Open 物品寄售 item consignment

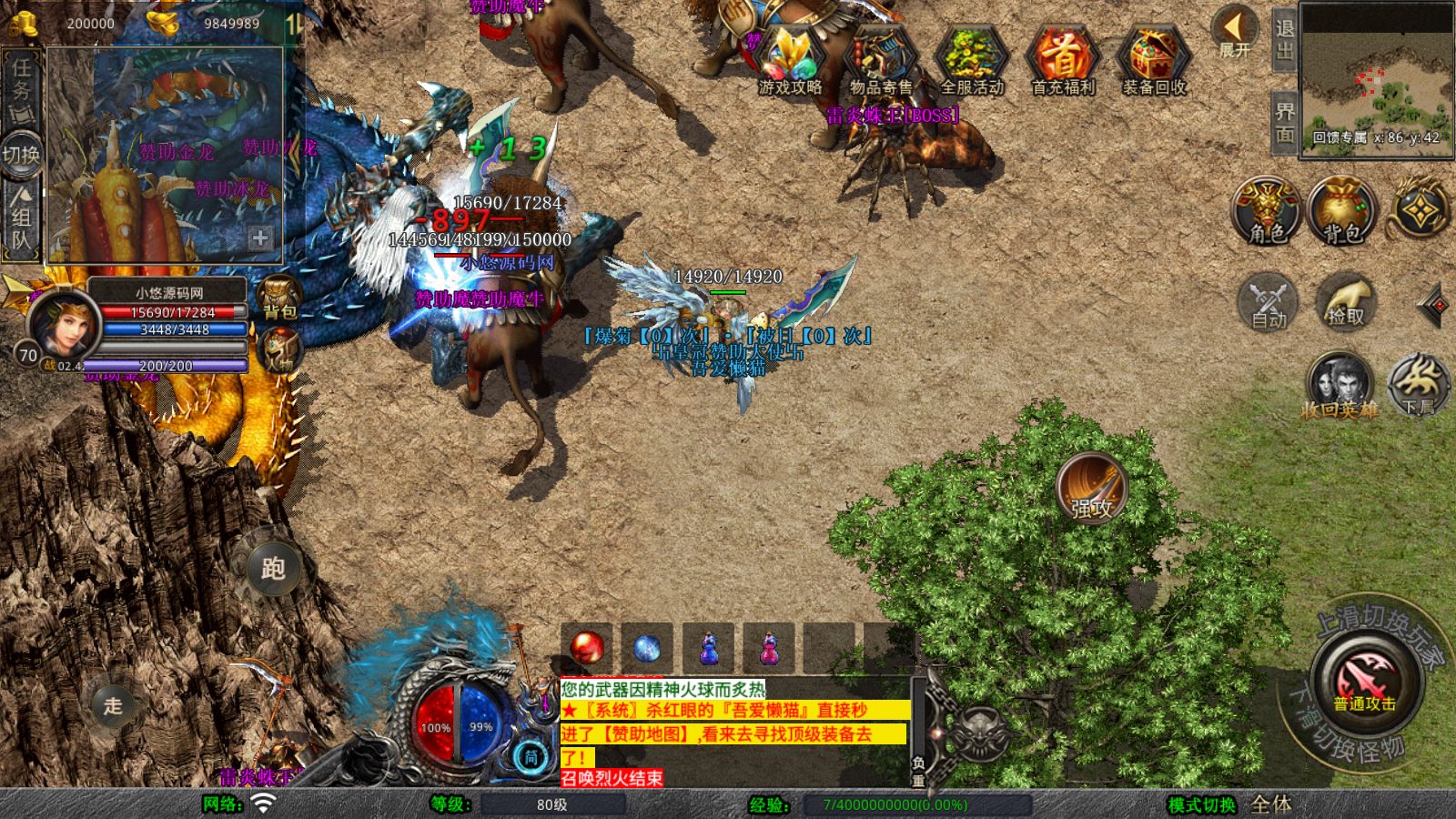point(881,60)
